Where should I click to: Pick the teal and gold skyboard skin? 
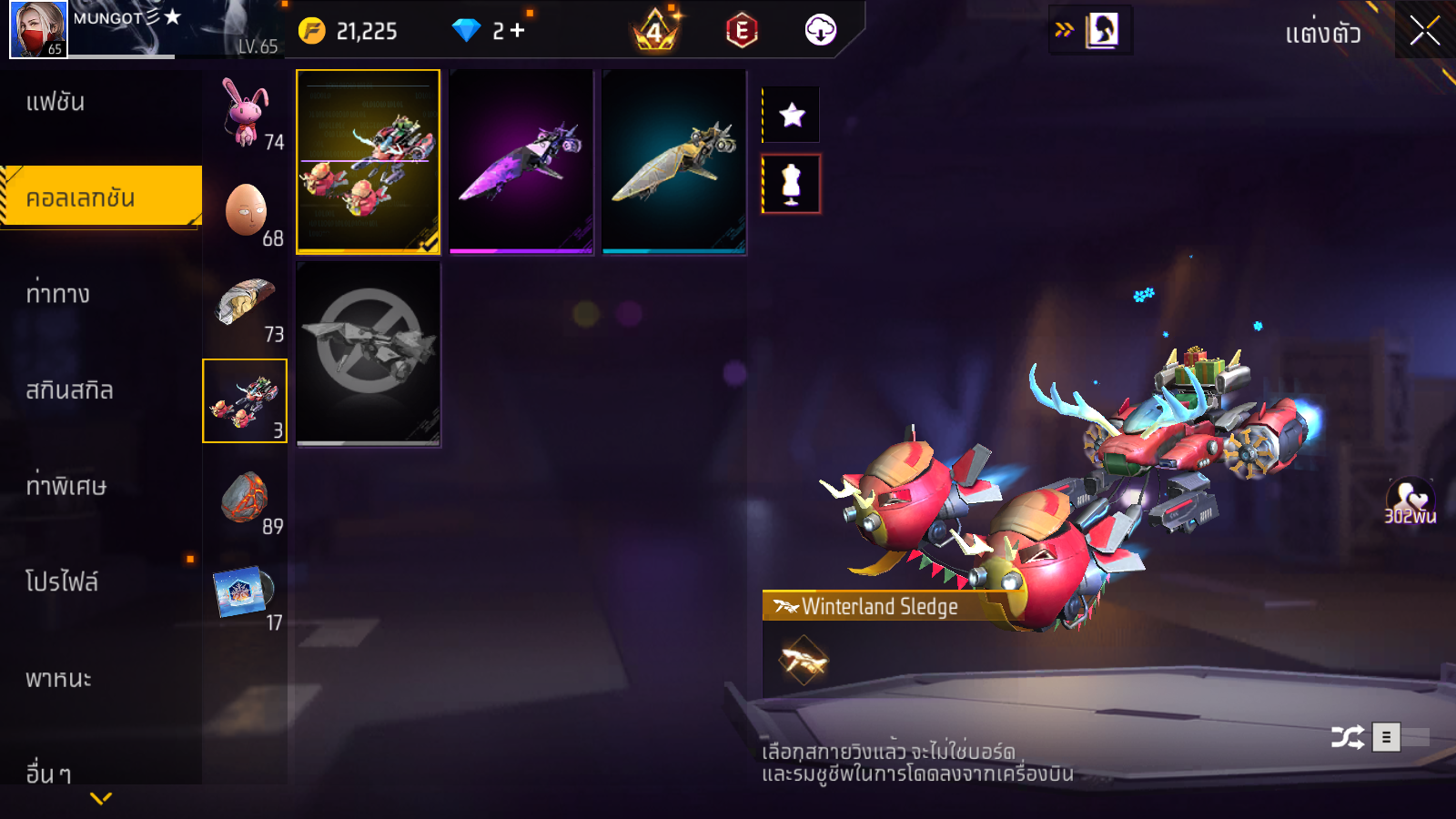[x=673, y=161]
